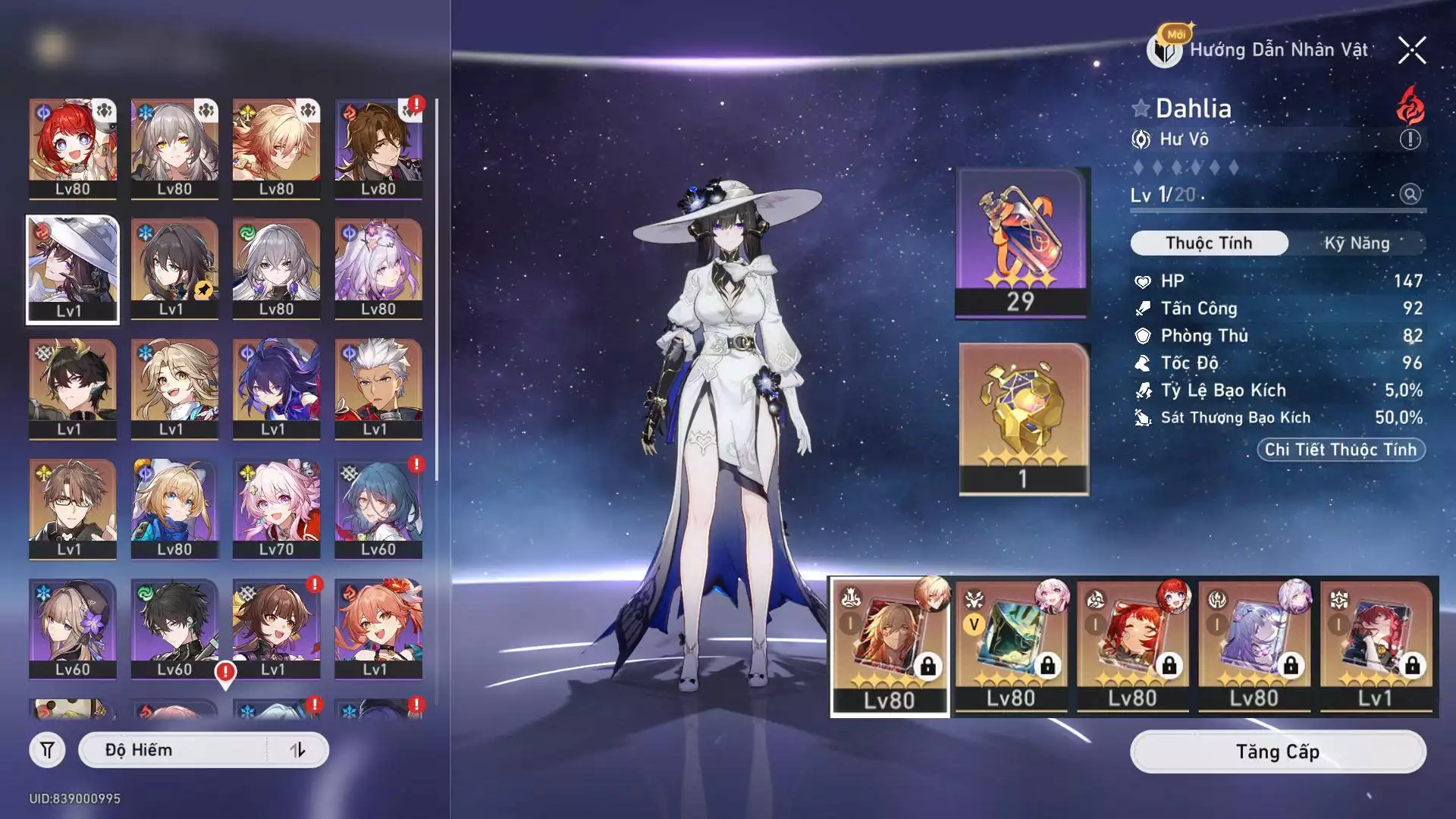Select the teal-haired Lv60 character portrait

click(x=378, y=508)
